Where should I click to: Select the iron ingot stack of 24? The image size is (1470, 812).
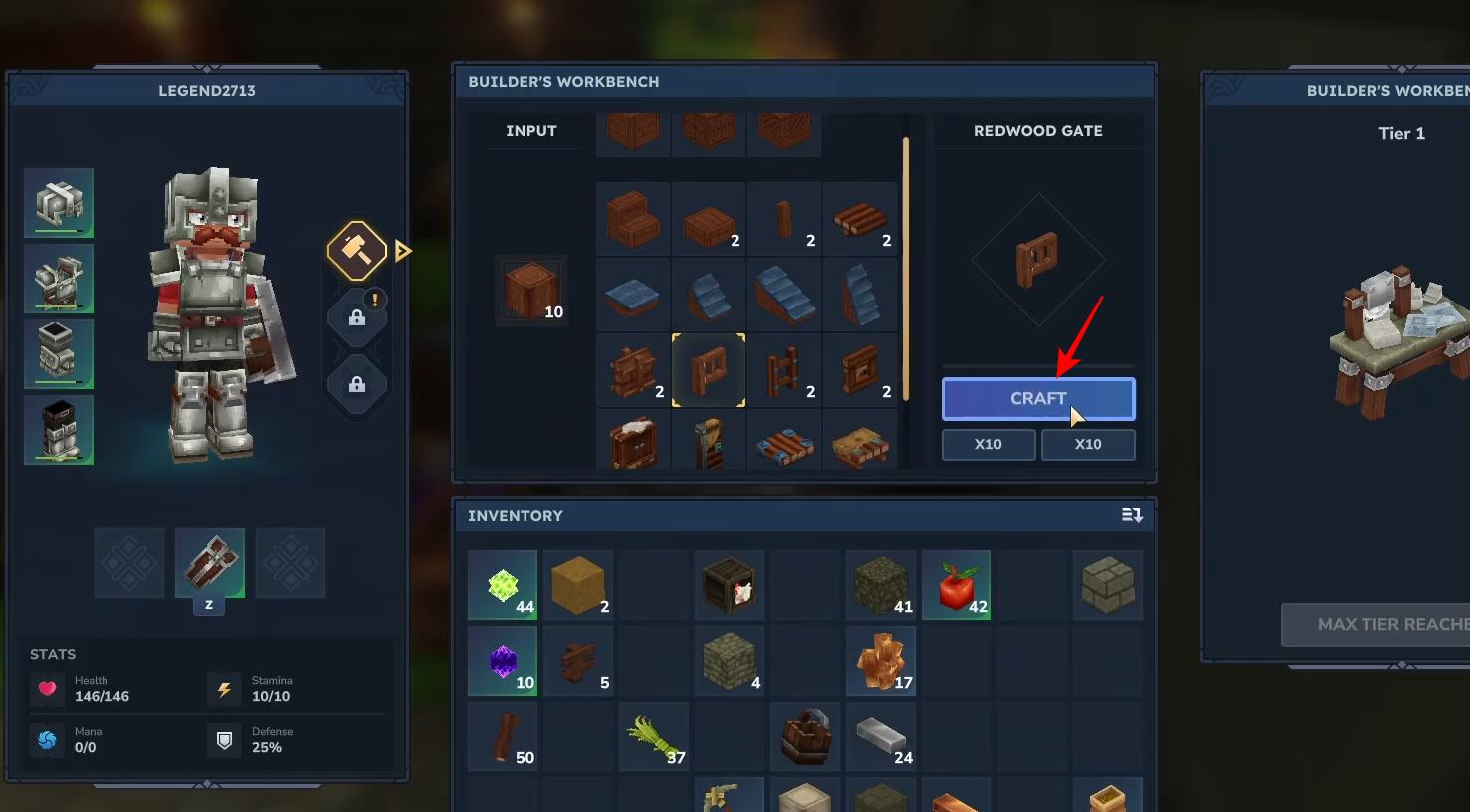point(881,736)
